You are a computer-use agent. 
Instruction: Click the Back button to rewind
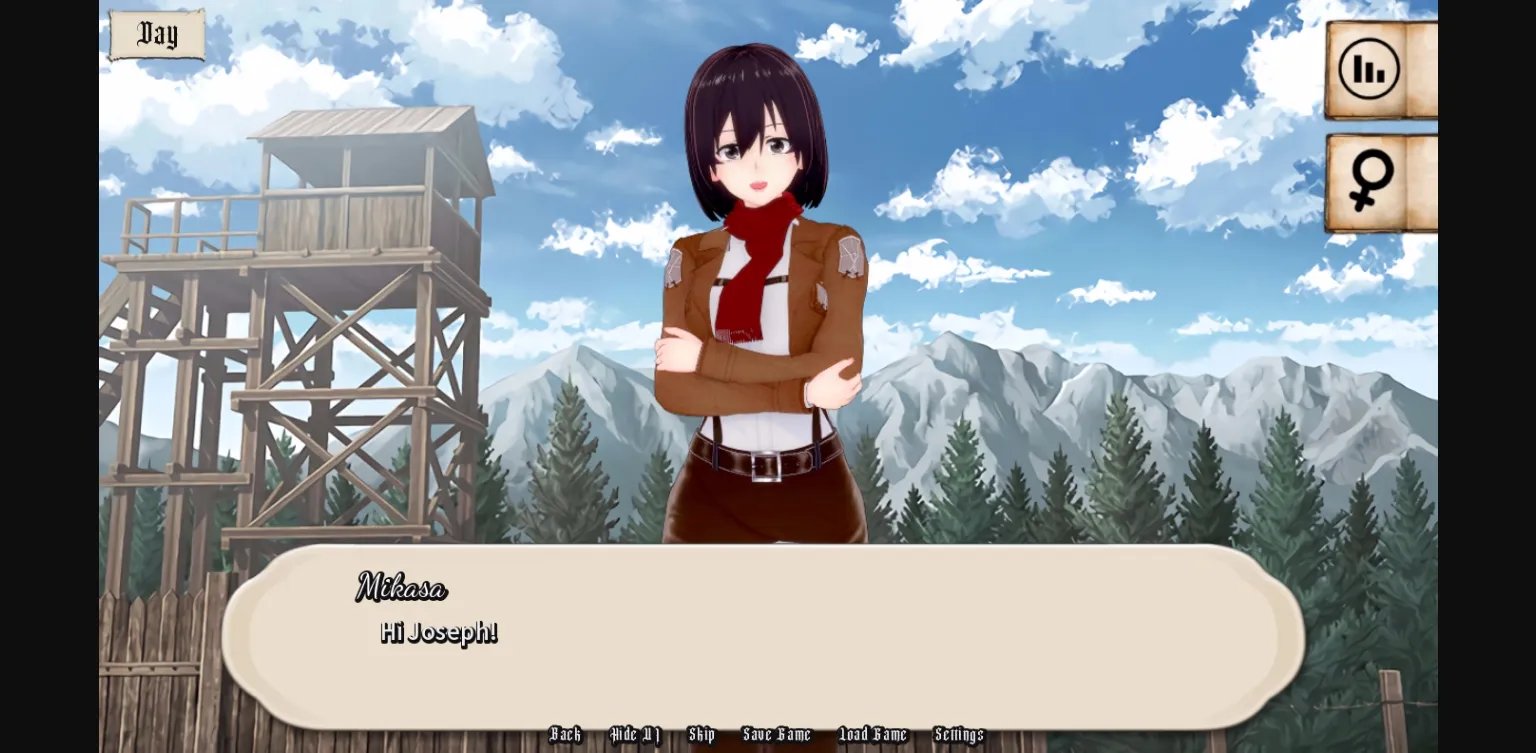pos(564,735)
